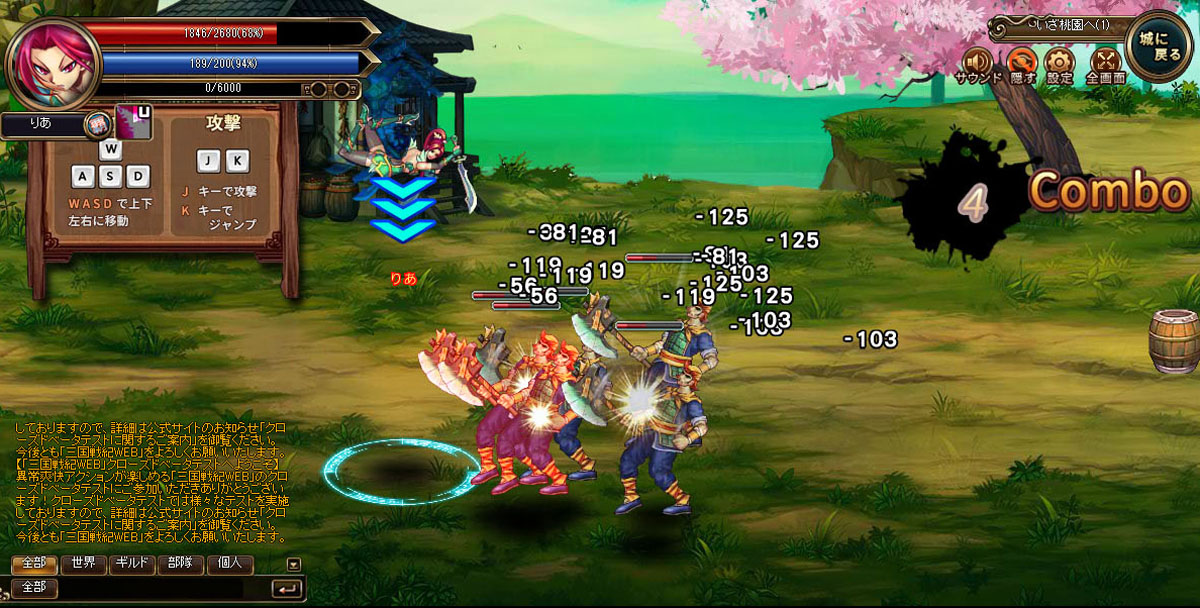Switch to the ギルド chat tab
Screen dimensions: 1200x608
pos(131,563)
